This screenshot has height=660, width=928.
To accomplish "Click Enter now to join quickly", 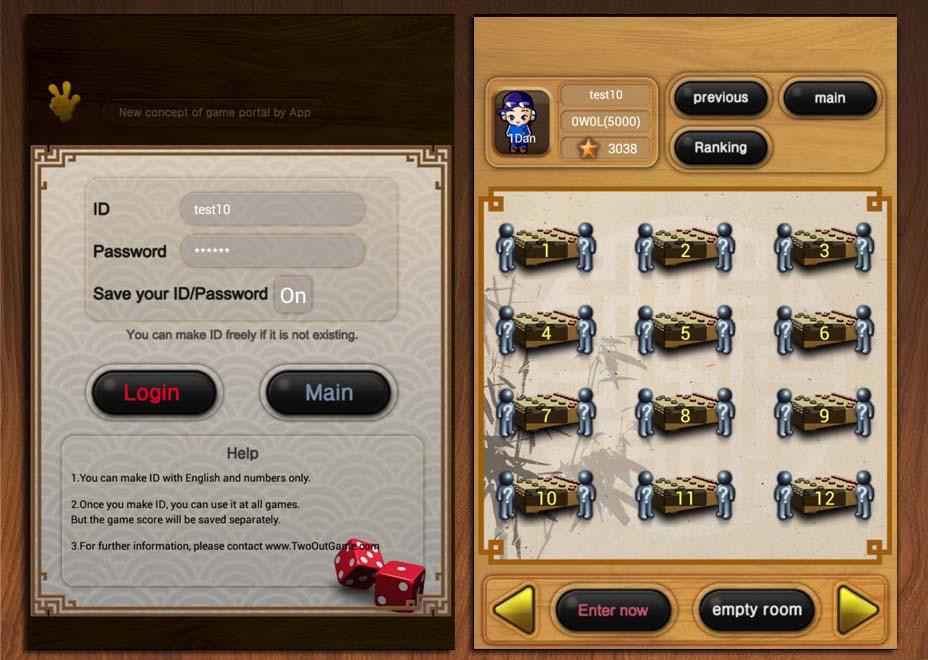I will pos(613,610).
